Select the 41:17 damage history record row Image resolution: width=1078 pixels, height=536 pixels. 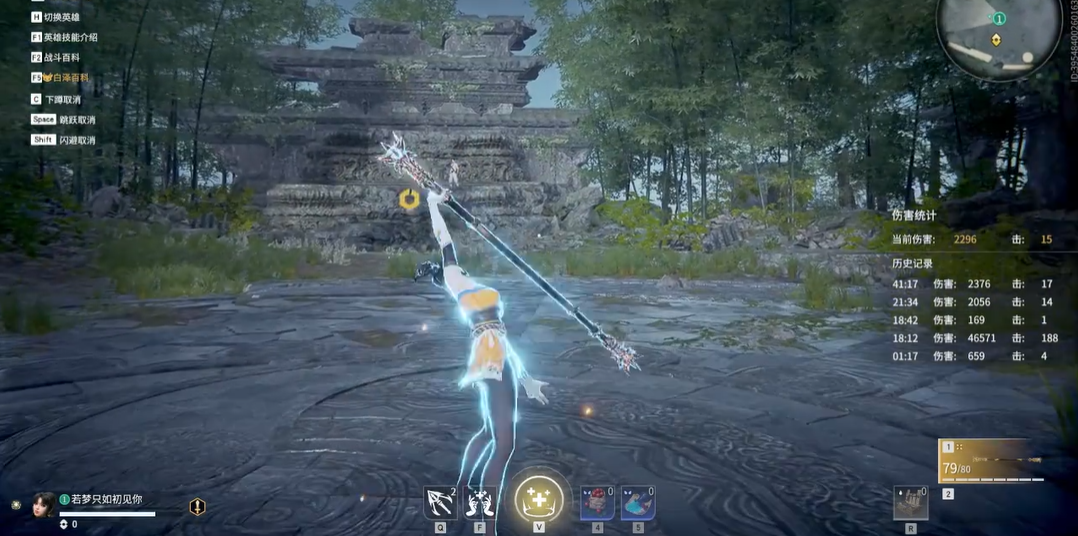point(974,284)
